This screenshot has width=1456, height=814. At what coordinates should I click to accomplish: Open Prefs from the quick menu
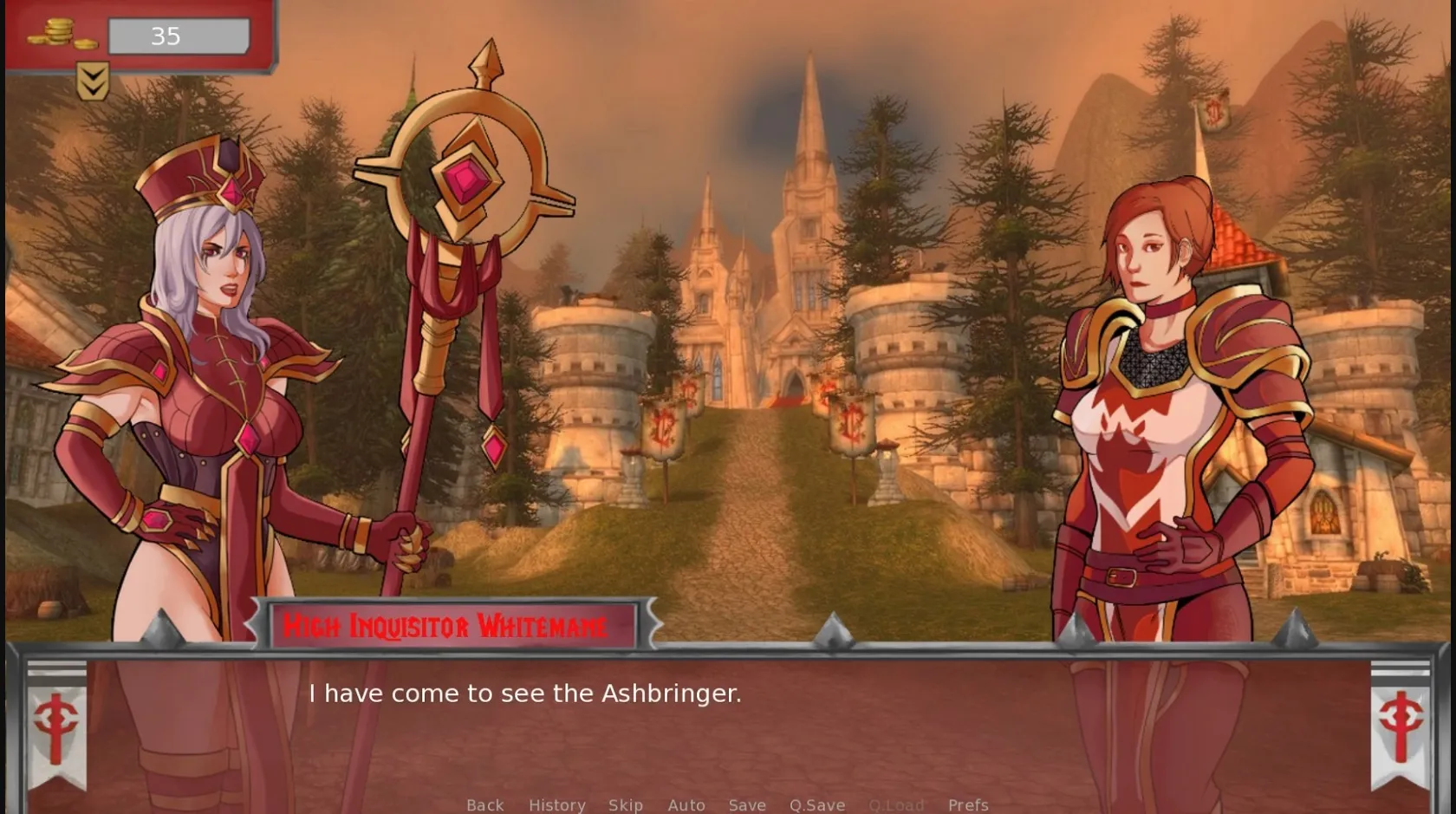[969, 804]
